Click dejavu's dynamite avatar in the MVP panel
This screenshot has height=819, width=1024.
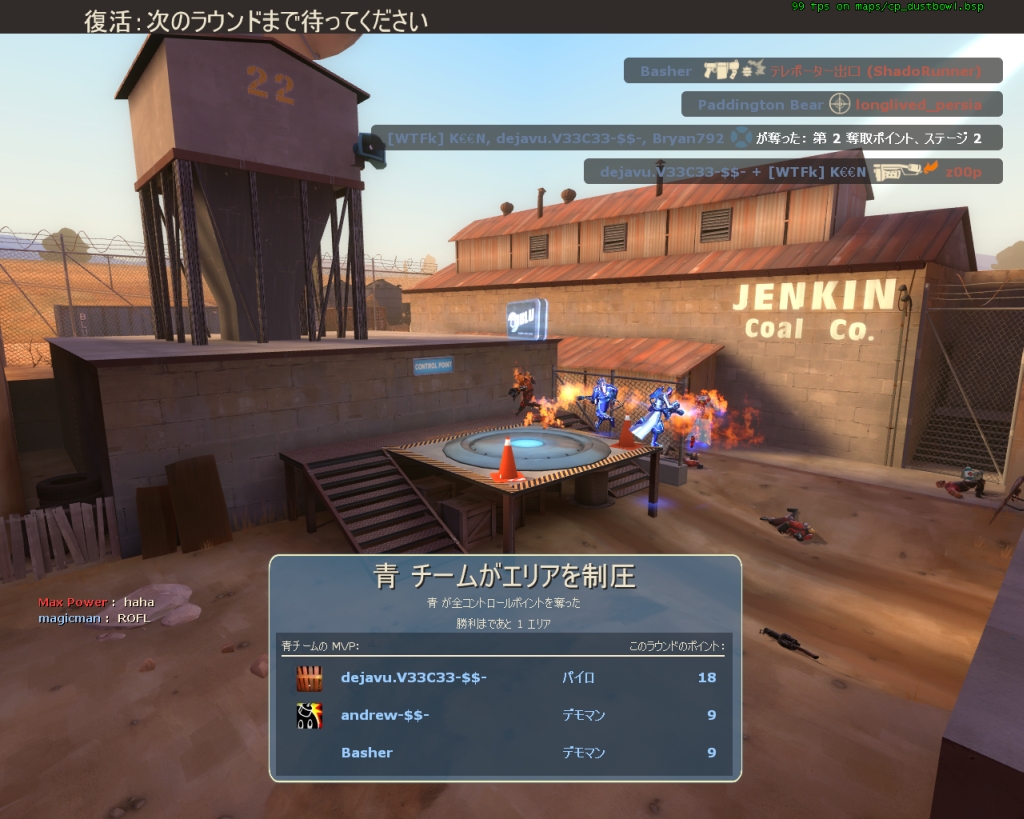click(x=309, y=678)
